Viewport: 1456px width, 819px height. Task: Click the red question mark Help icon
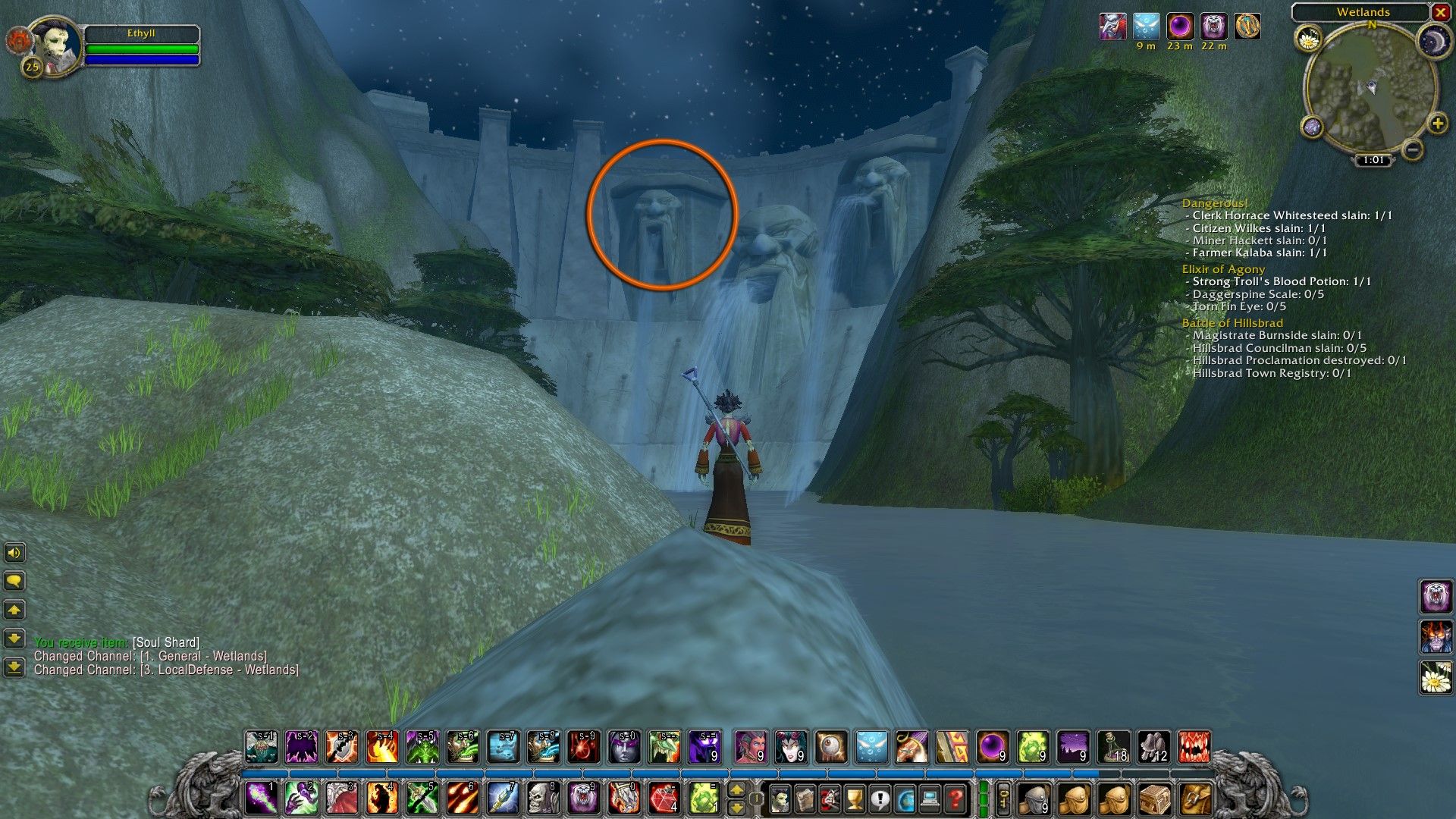pos(955,798)
